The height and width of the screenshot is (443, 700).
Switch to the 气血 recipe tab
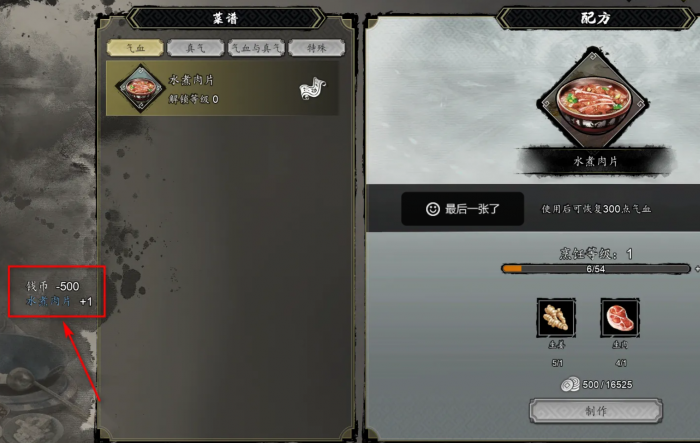[132, 47]
